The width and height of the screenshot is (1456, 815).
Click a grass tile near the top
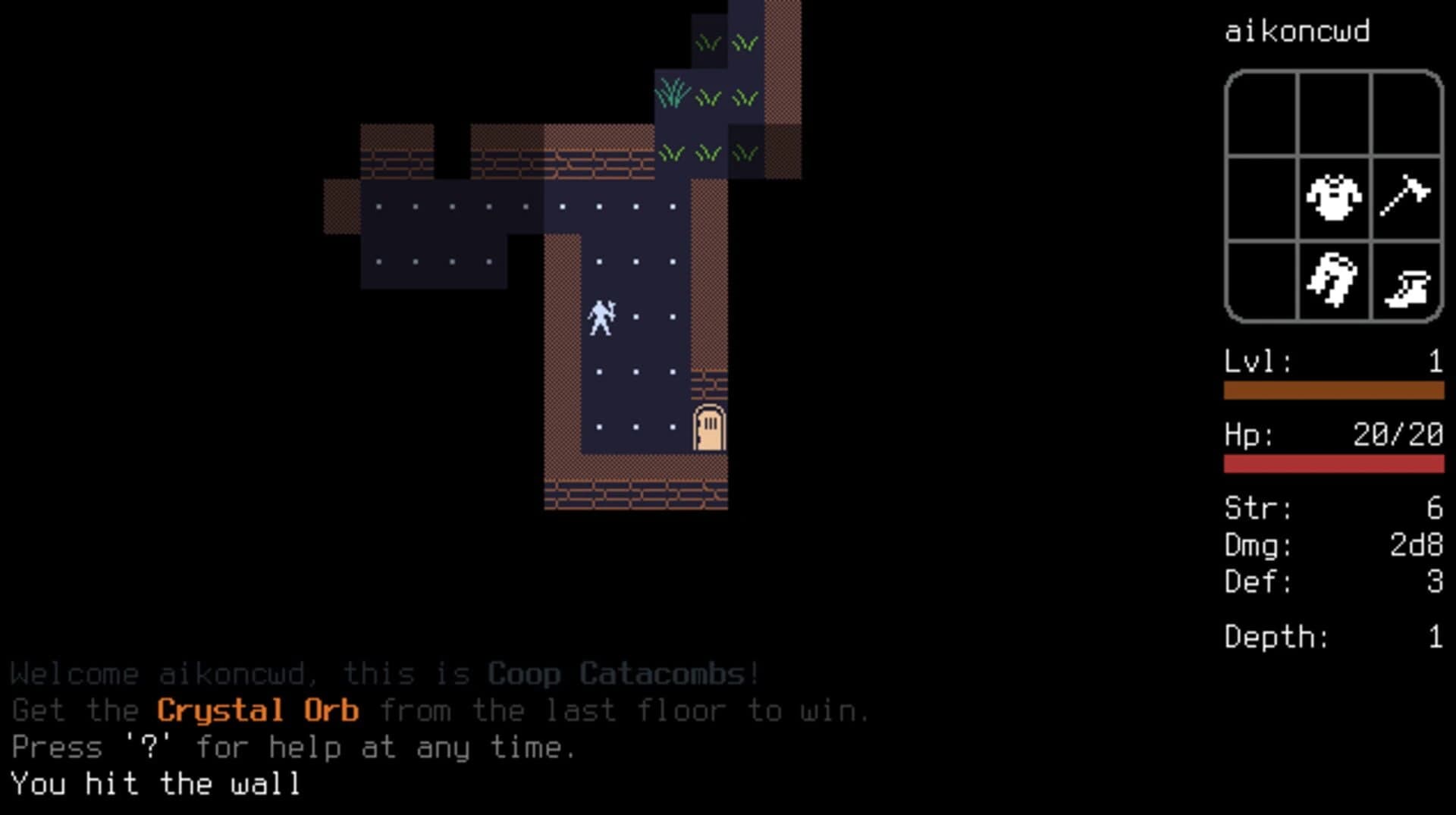tap(709, 42)
